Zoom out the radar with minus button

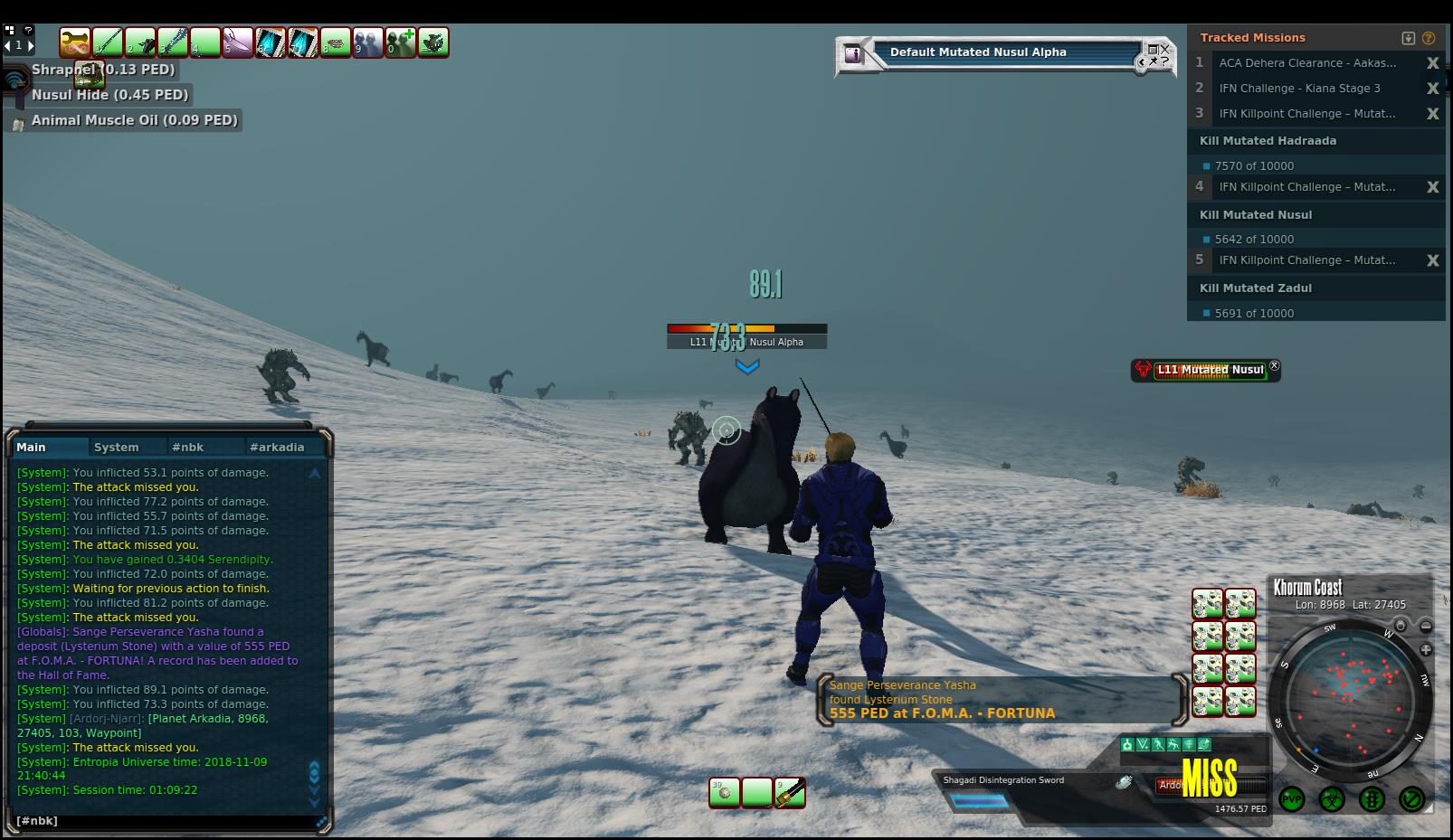coord(1426,626)
